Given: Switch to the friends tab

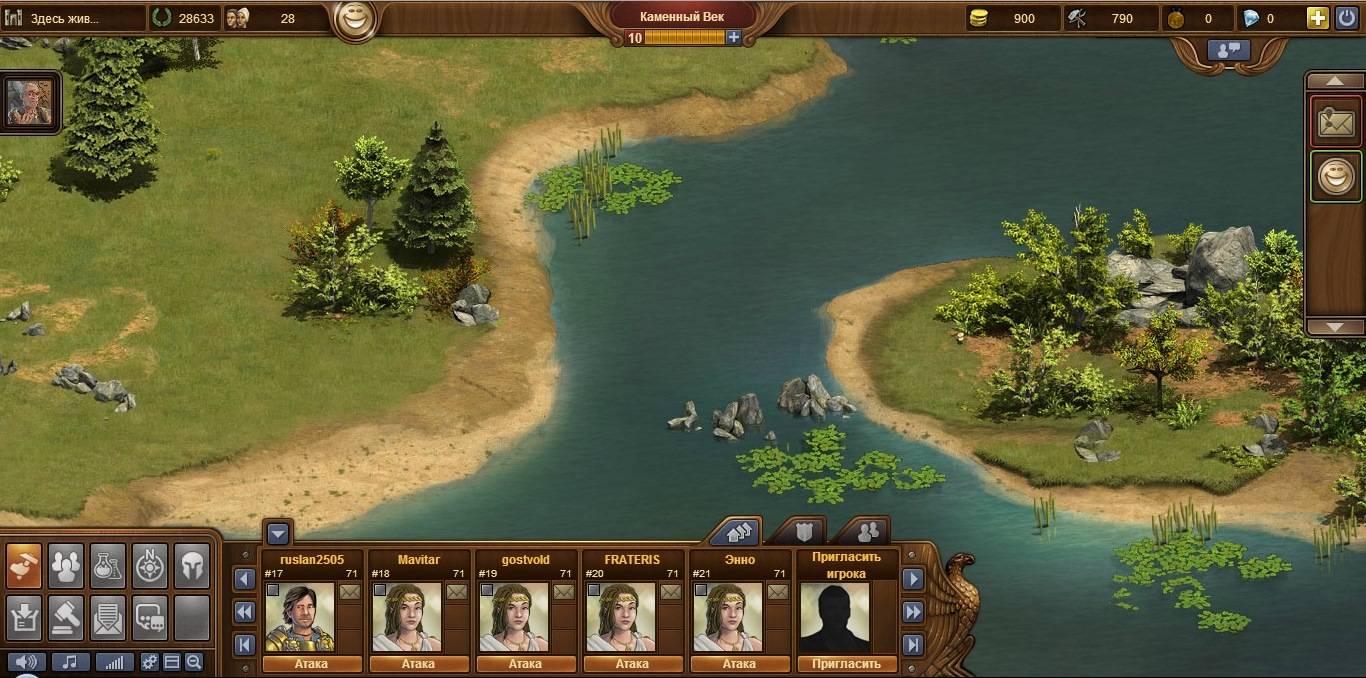Looking at the screenshot, I should (866, 531).
